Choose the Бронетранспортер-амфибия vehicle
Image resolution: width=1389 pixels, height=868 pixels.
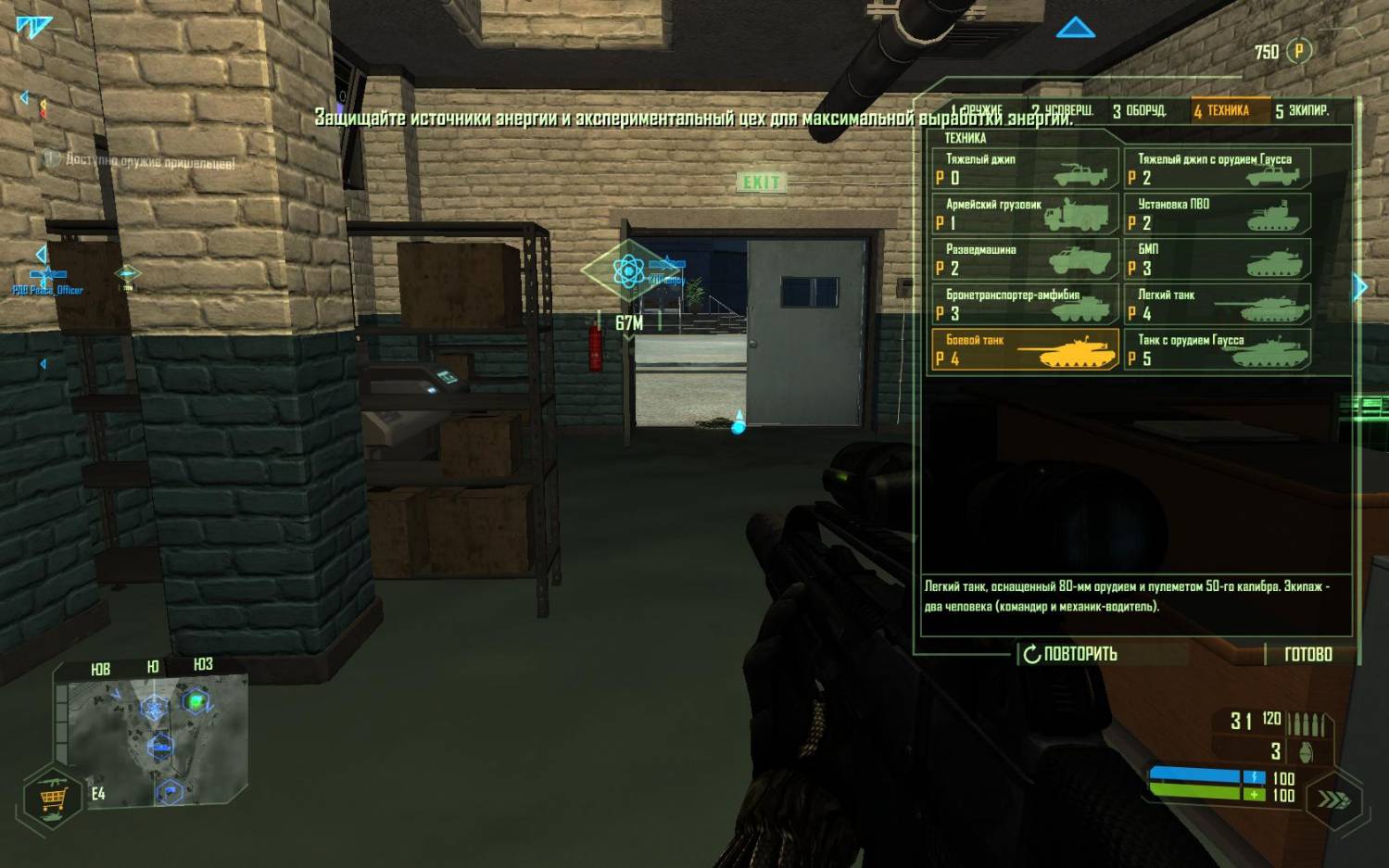pos(1025,305)
